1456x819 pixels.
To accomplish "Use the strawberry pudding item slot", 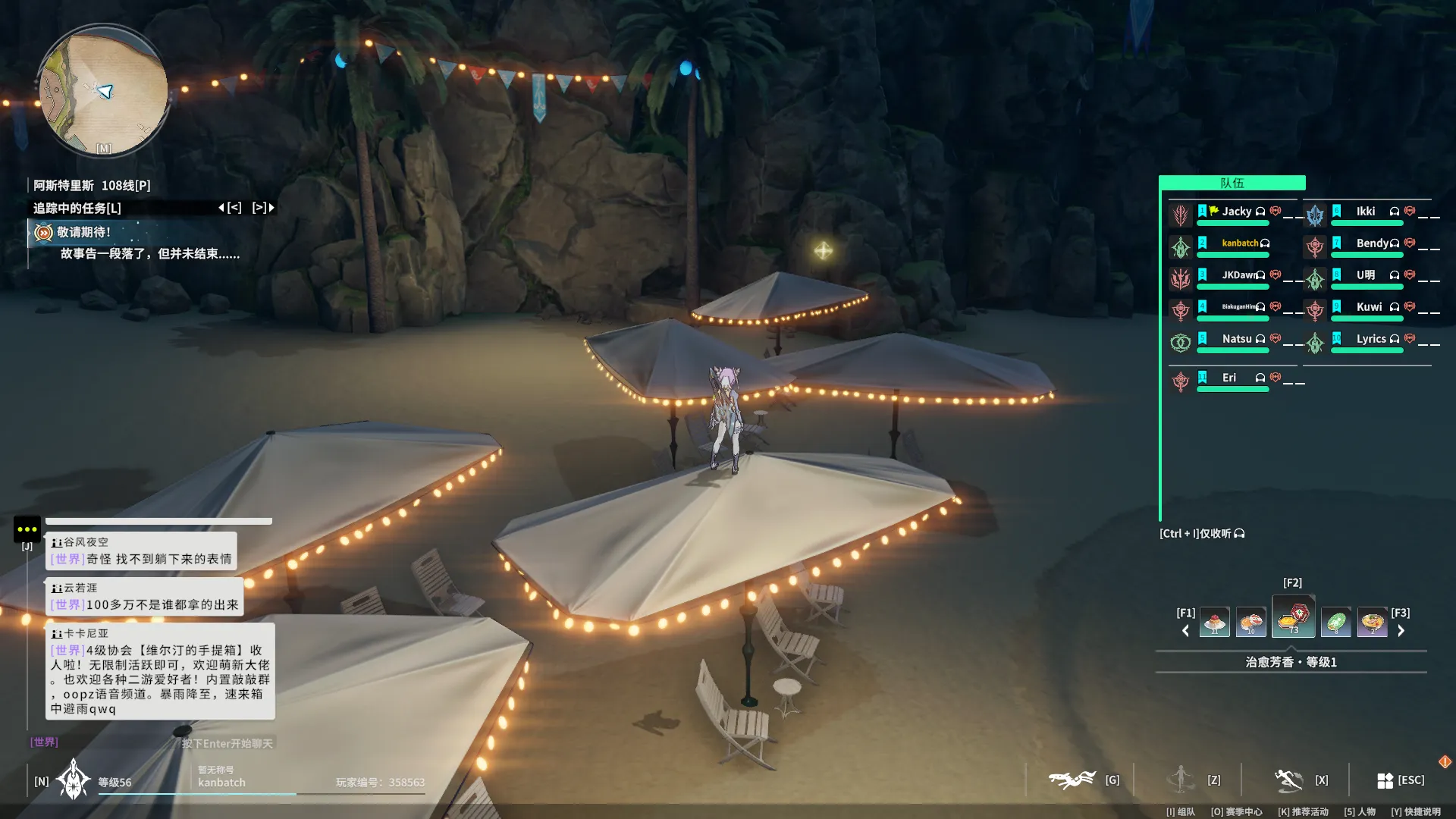I will 1215,623.
